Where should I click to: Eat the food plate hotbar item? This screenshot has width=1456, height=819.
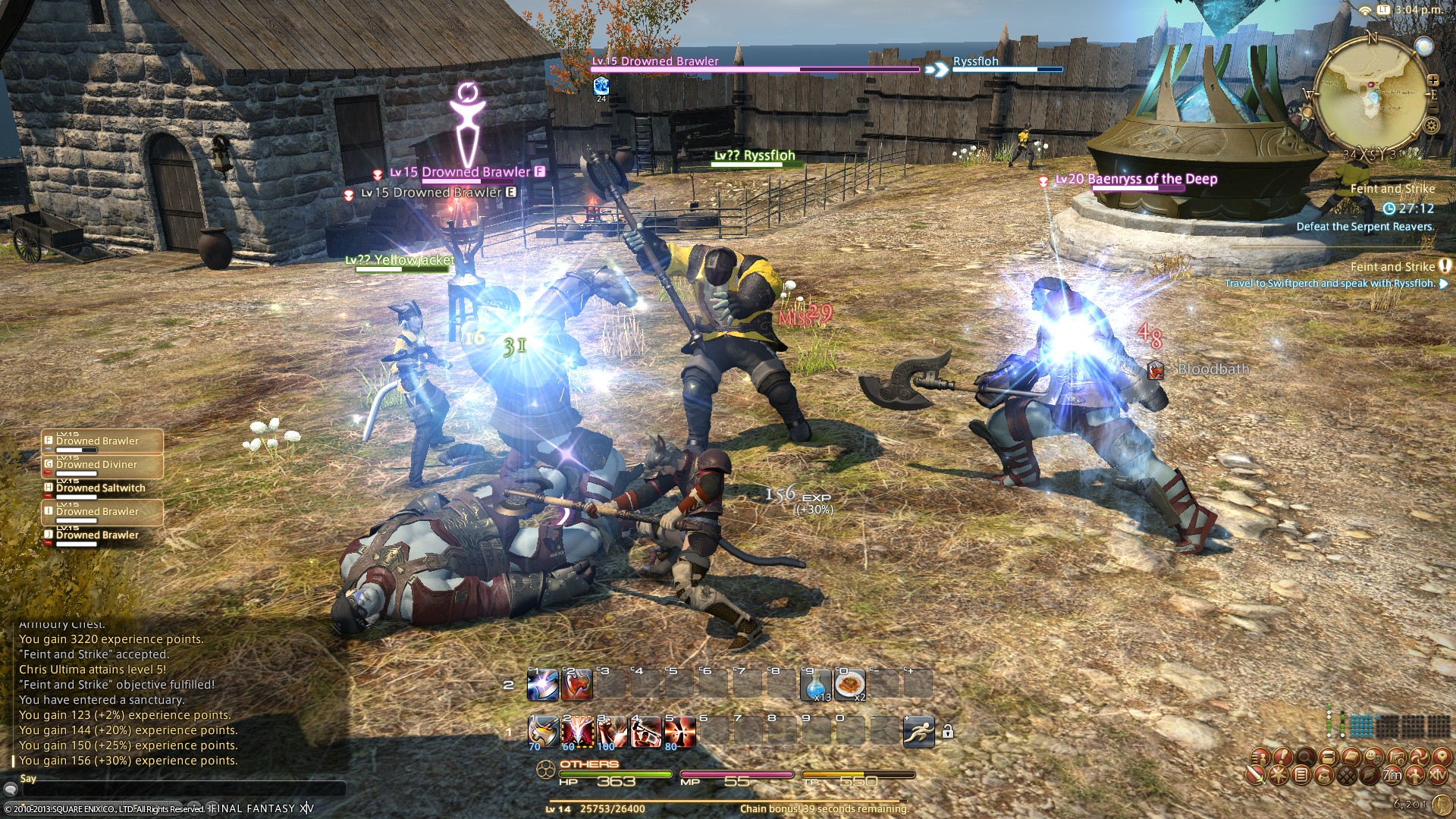(x=849, y=685)
